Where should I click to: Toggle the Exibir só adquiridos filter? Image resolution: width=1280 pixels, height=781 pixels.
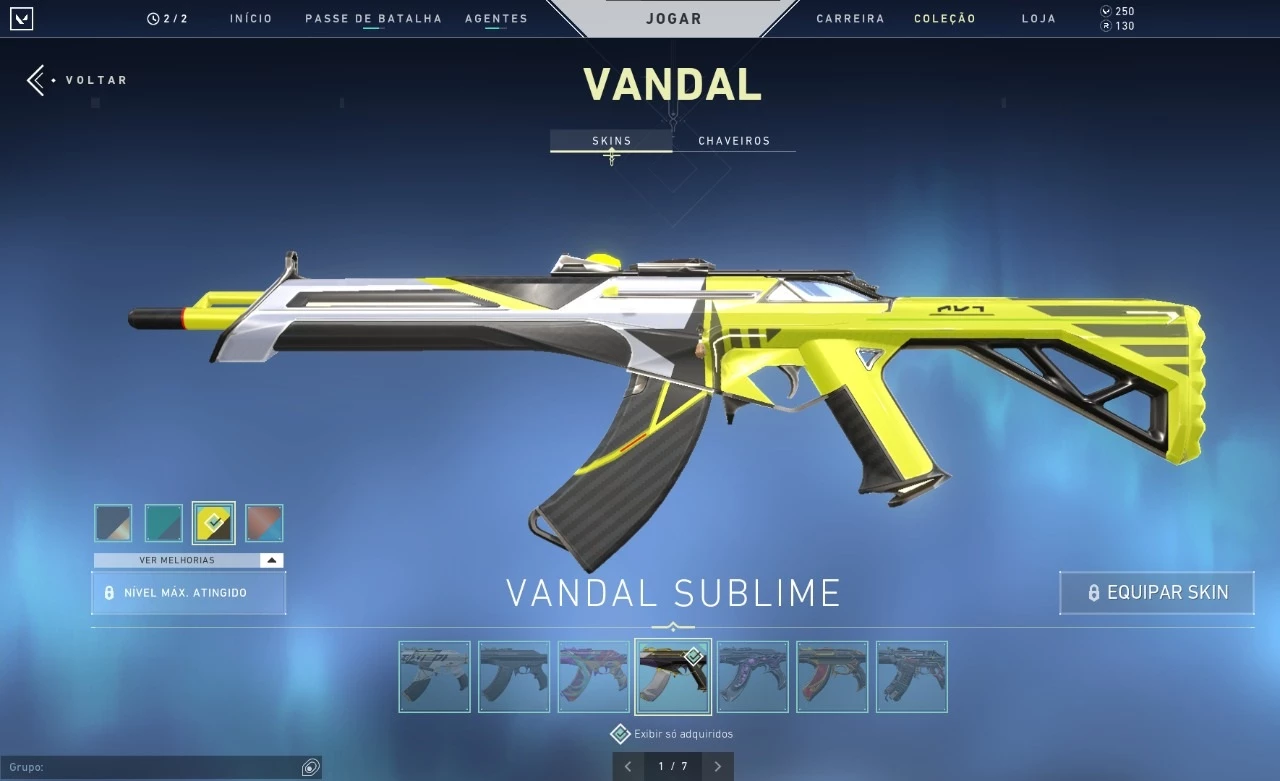[620, 733]
